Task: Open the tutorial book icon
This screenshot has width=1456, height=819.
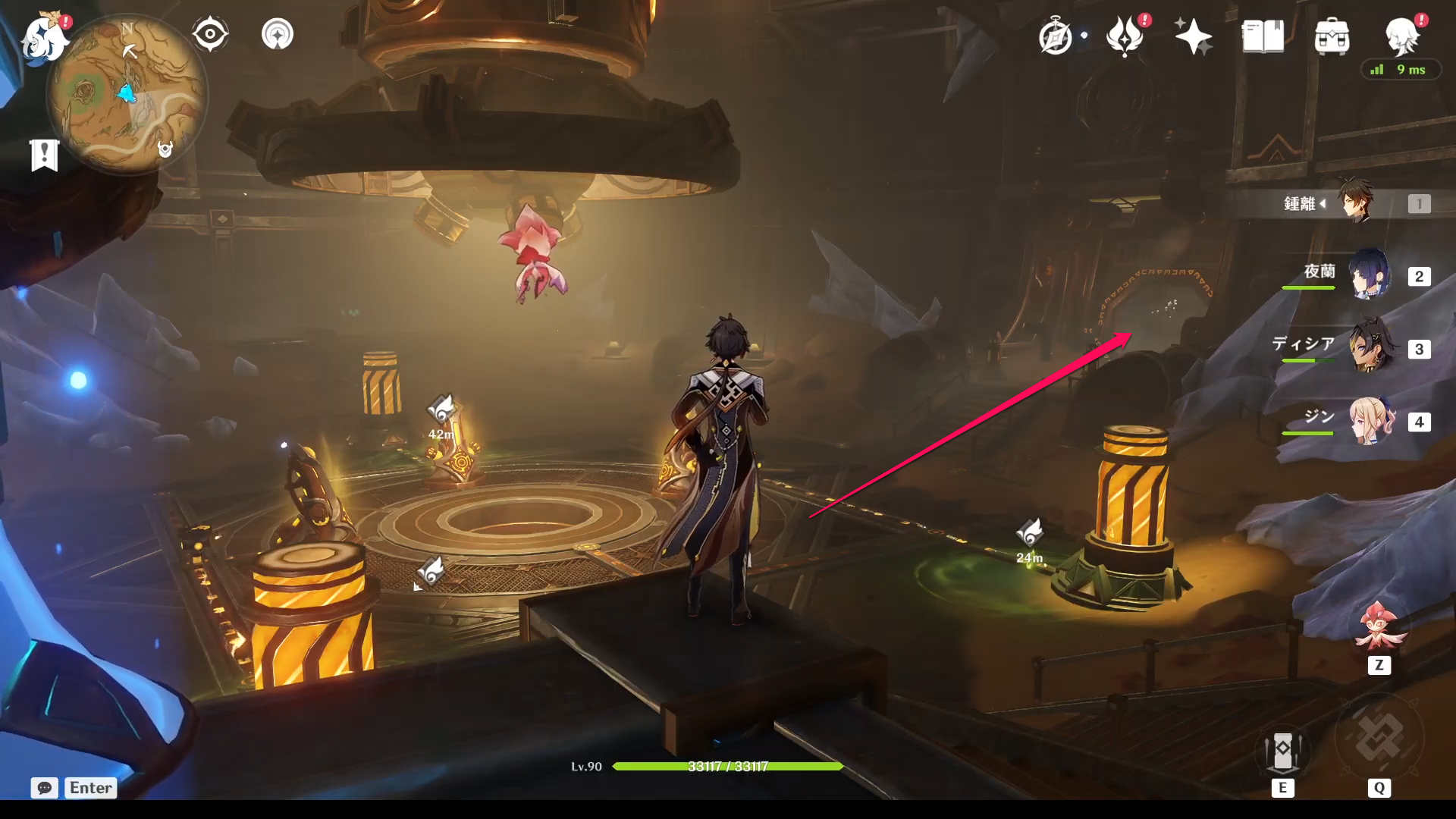Action: point(1263,36)
